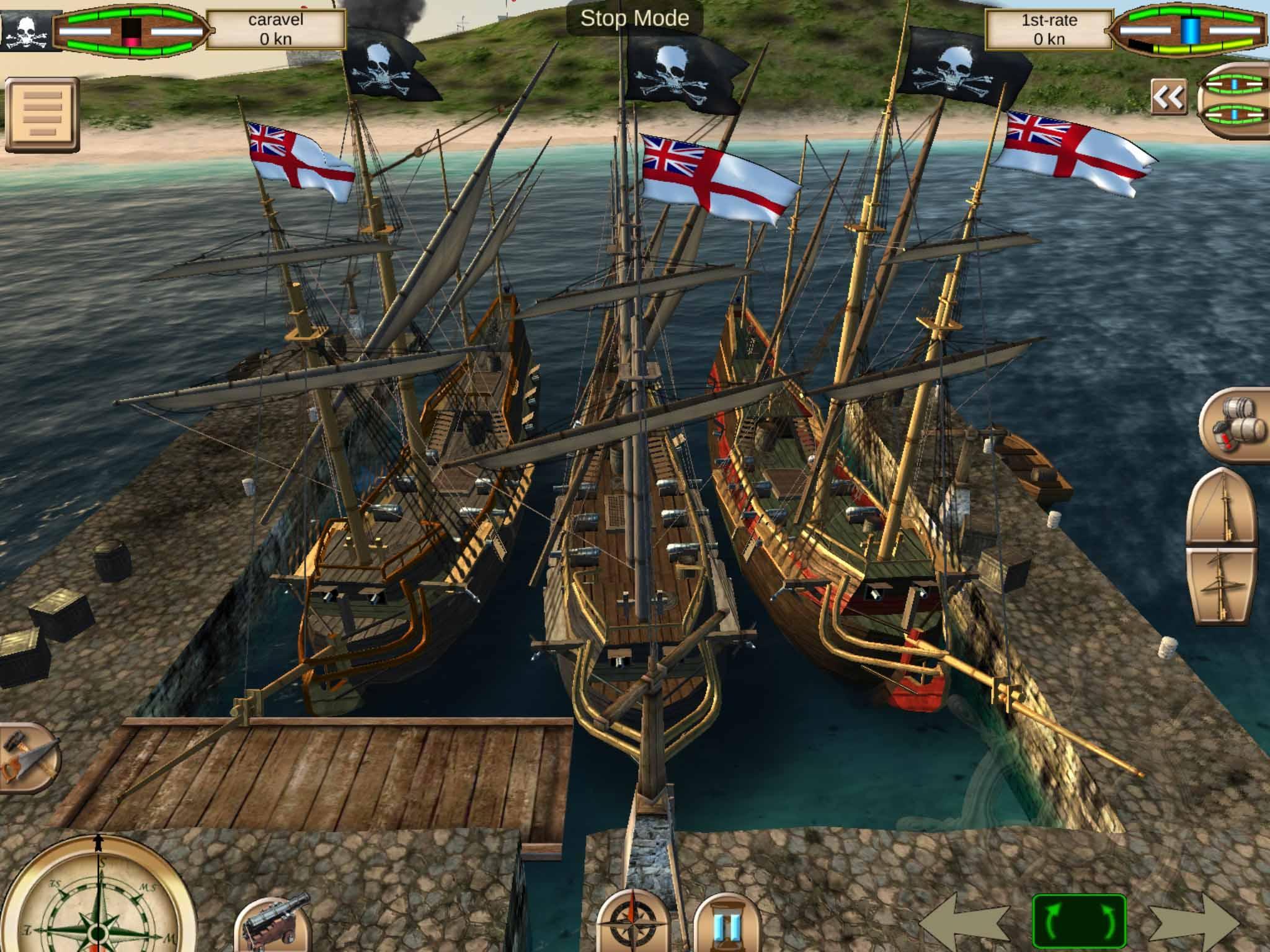Screen dimensions: 1270x952
Task: Tap the Stop Mode banner
Action: coord(633,19)
